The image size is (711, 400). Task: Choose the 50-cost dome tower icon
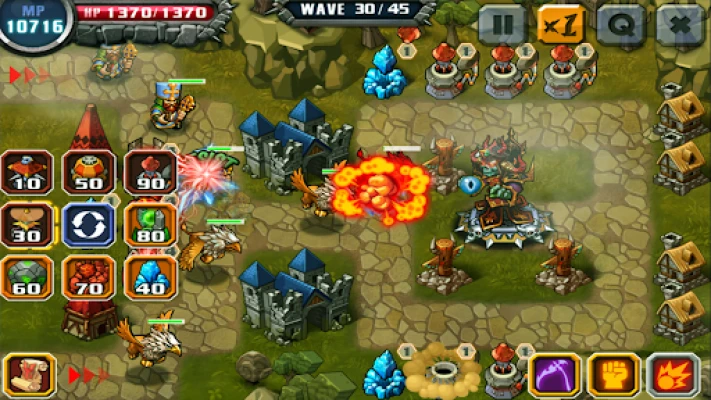click(89, 171)
